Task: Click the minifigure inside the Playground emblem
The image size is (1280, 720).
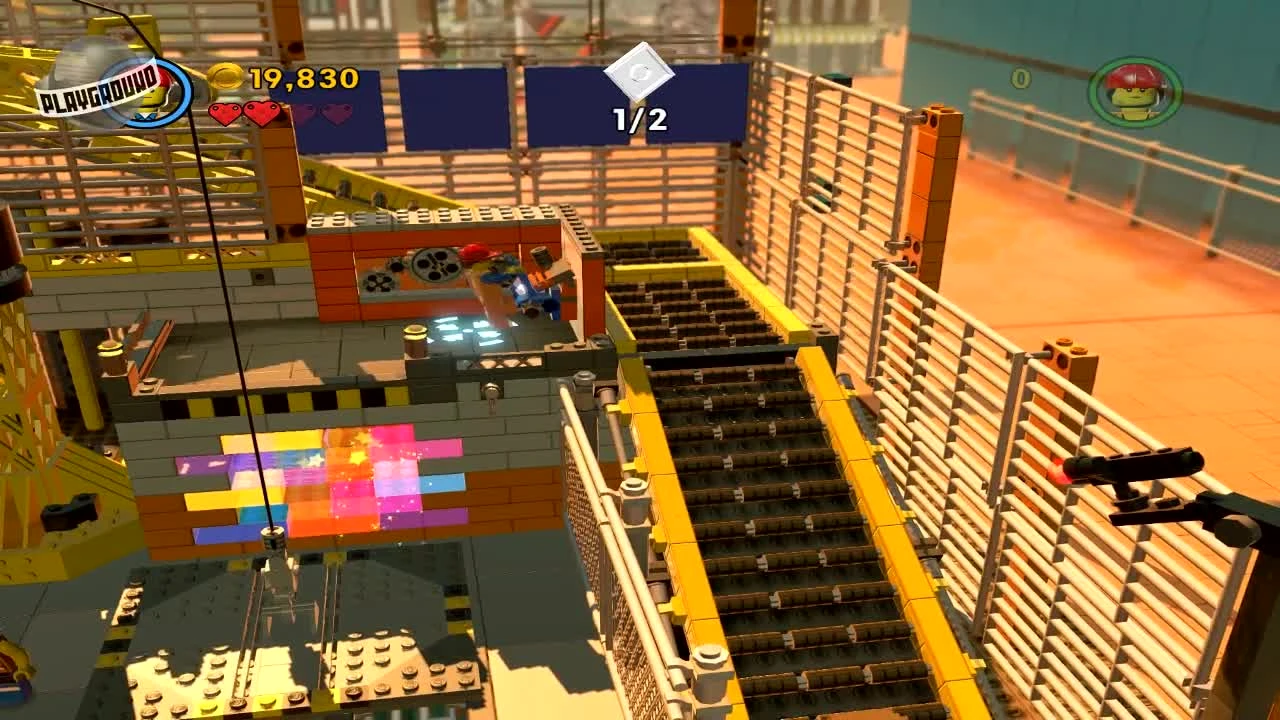Action: [155, 97]
